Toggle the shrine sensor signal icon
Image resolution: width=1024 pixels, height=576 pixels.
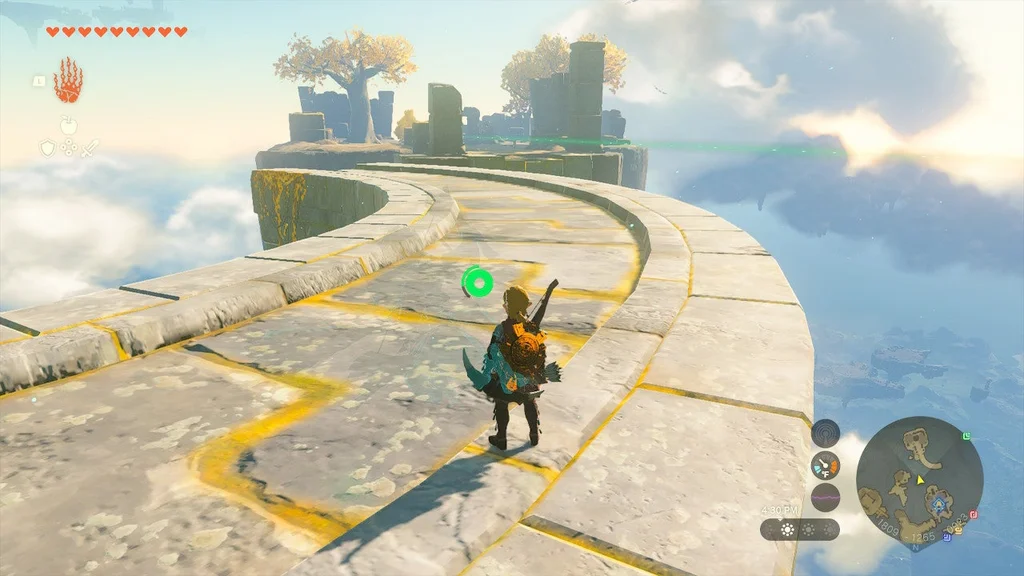[x=825, y=433]
